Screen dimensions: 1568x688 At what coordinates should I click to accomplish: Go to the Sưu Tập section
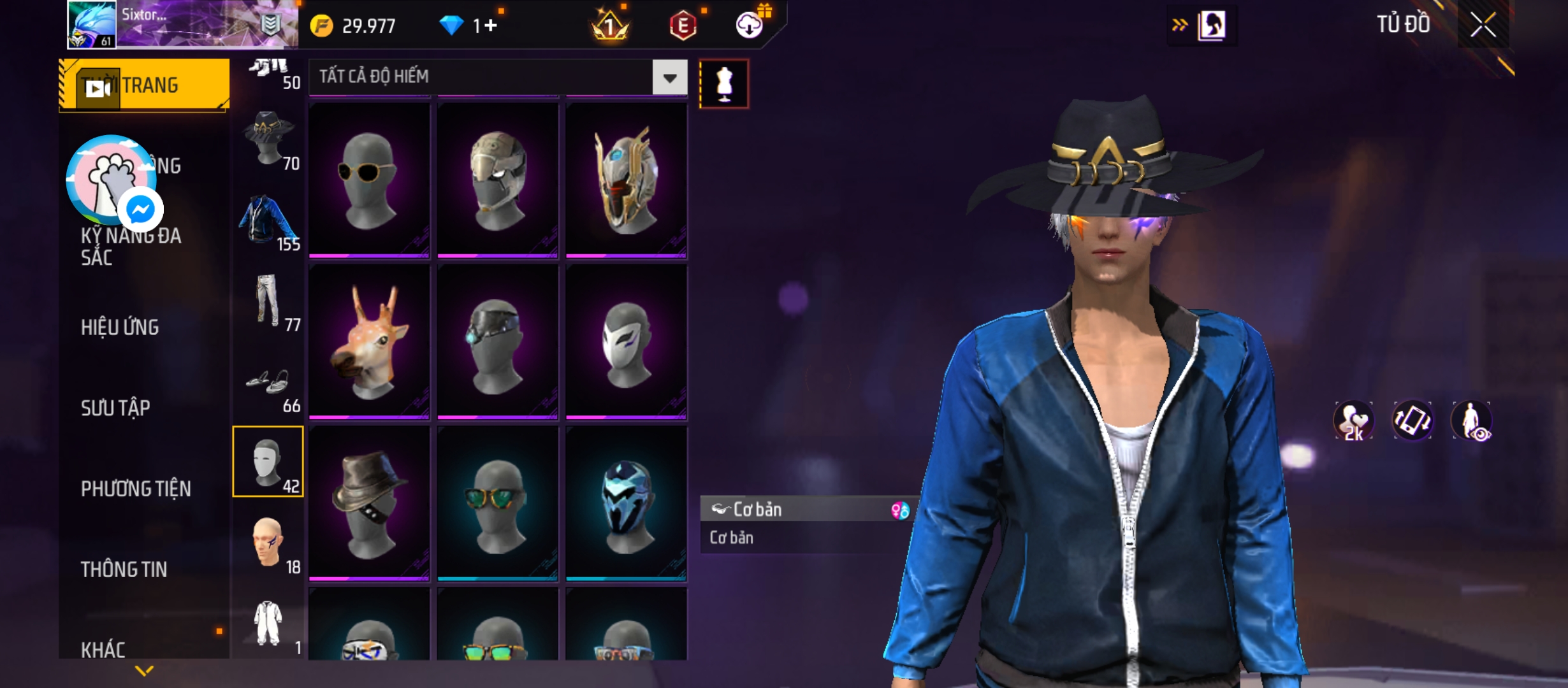coord(115,408)
